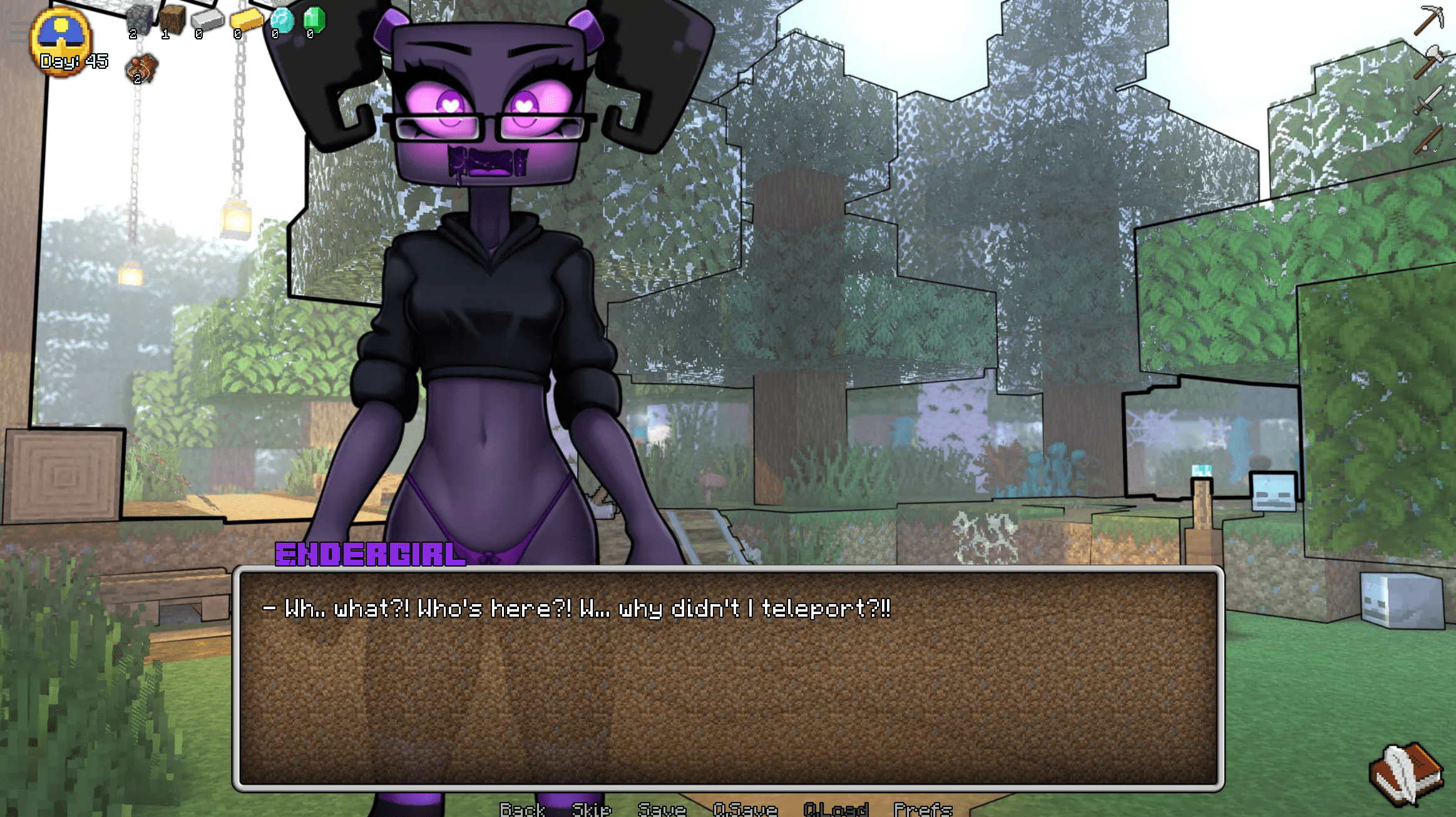Skip the dialogue with the Skip button
Screen dimensions: 1456x817
591,809
